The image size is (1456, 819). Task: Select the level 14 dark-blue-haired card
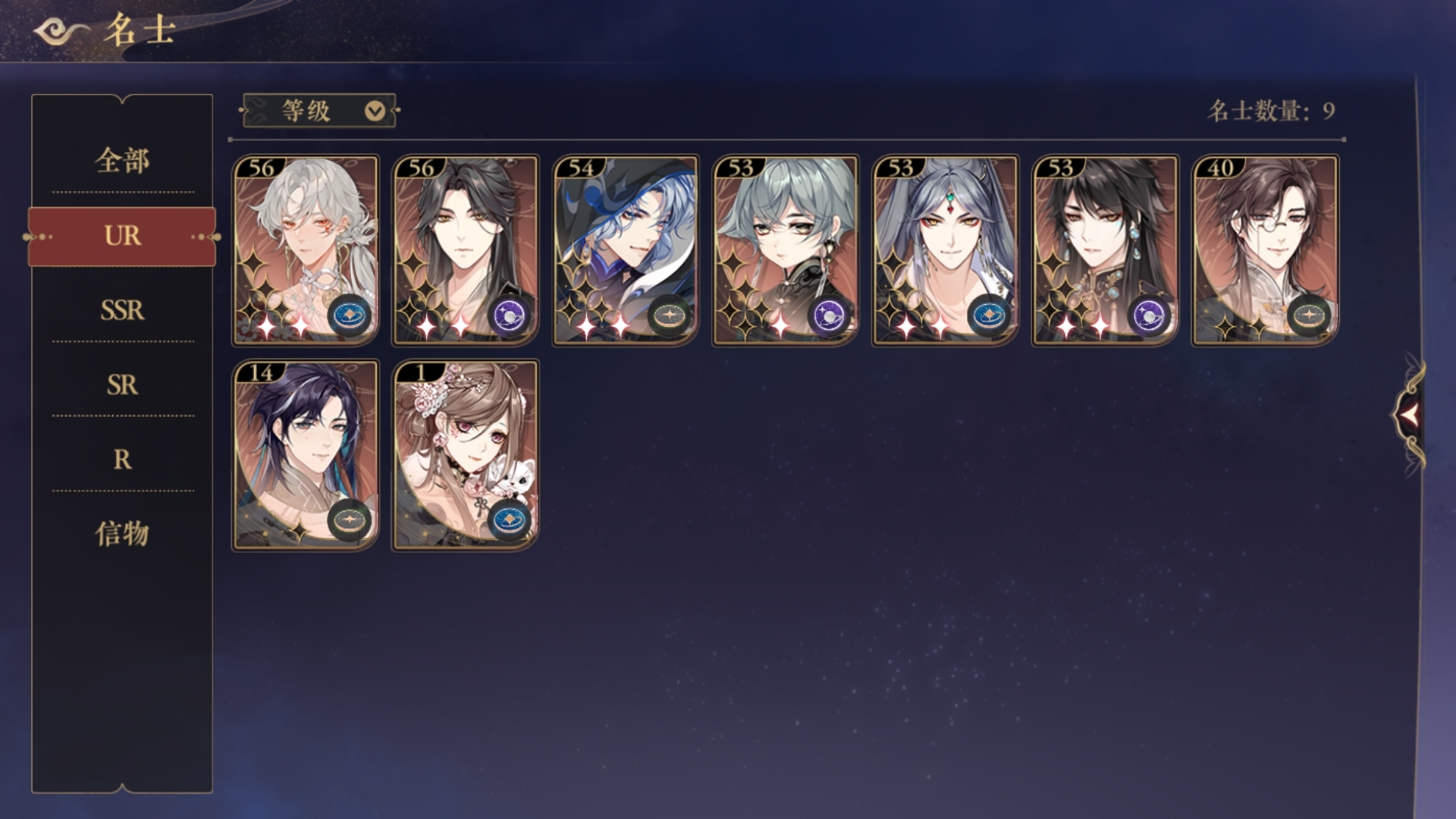click(x=305, y=455)
